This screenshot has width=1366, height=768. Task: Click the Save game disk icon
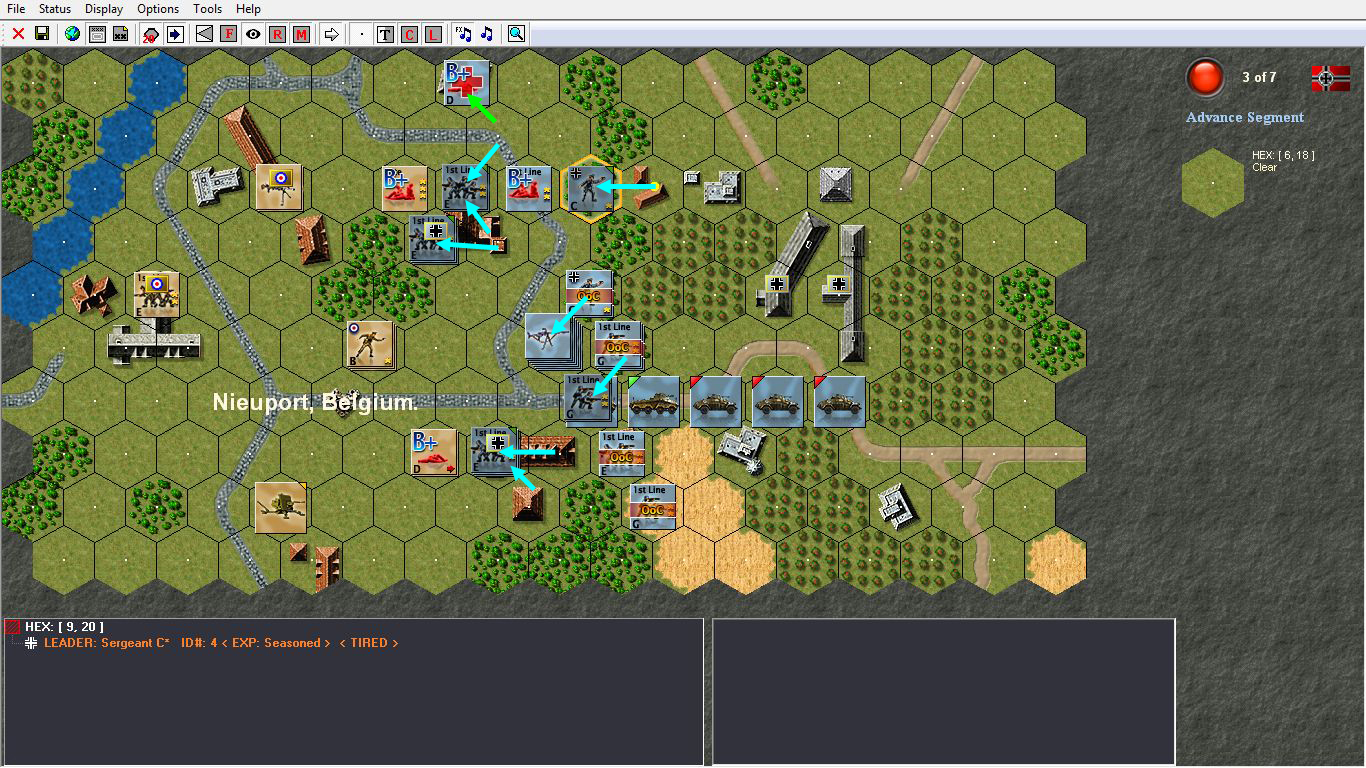[41, 33]
